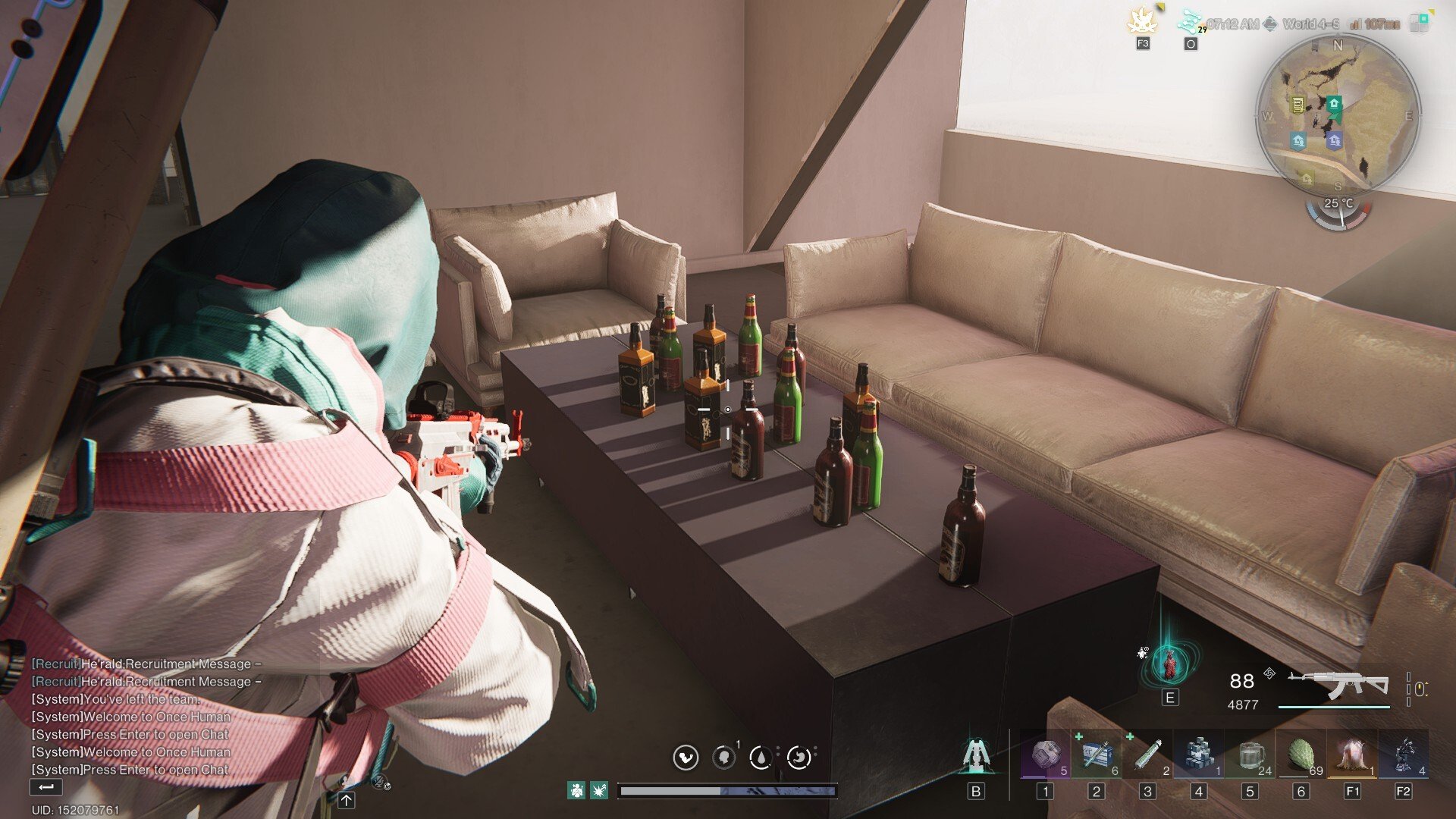Click the water droplet hydration status icon
The width and height of the screenshot is (1456, 819).
point(761,757)
